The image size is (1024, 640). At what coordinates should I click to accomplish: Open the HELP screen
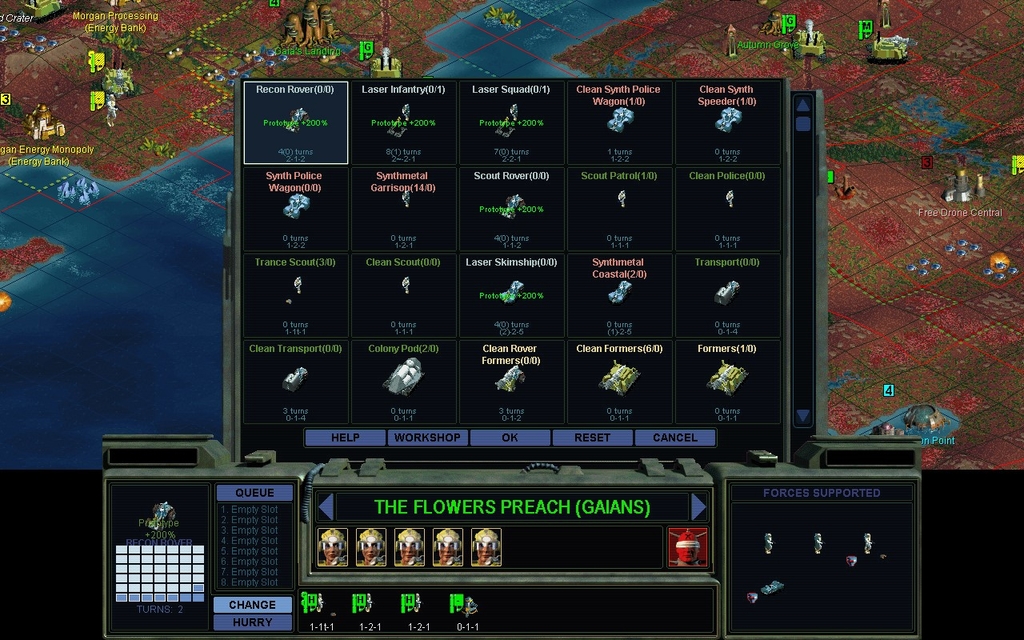click(345, 438)
